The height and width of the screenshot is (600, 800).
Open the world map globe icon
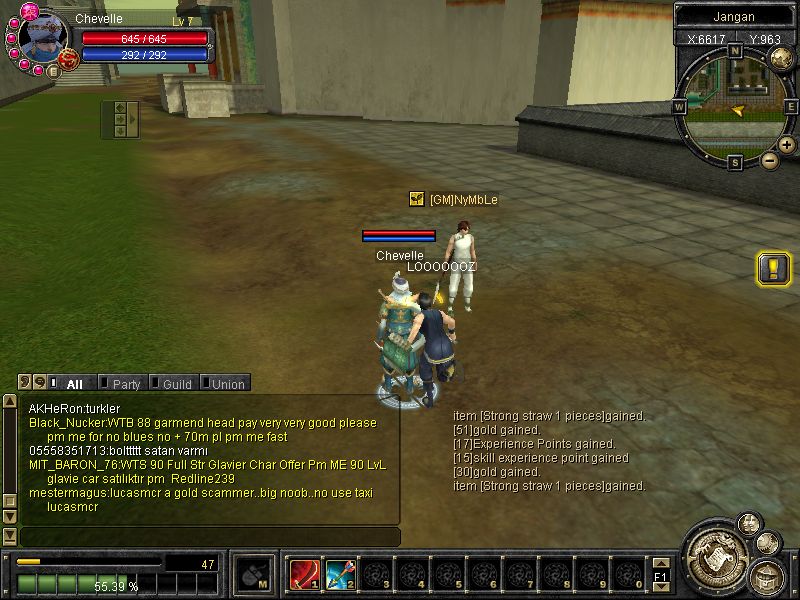click(x=782, y=57)
